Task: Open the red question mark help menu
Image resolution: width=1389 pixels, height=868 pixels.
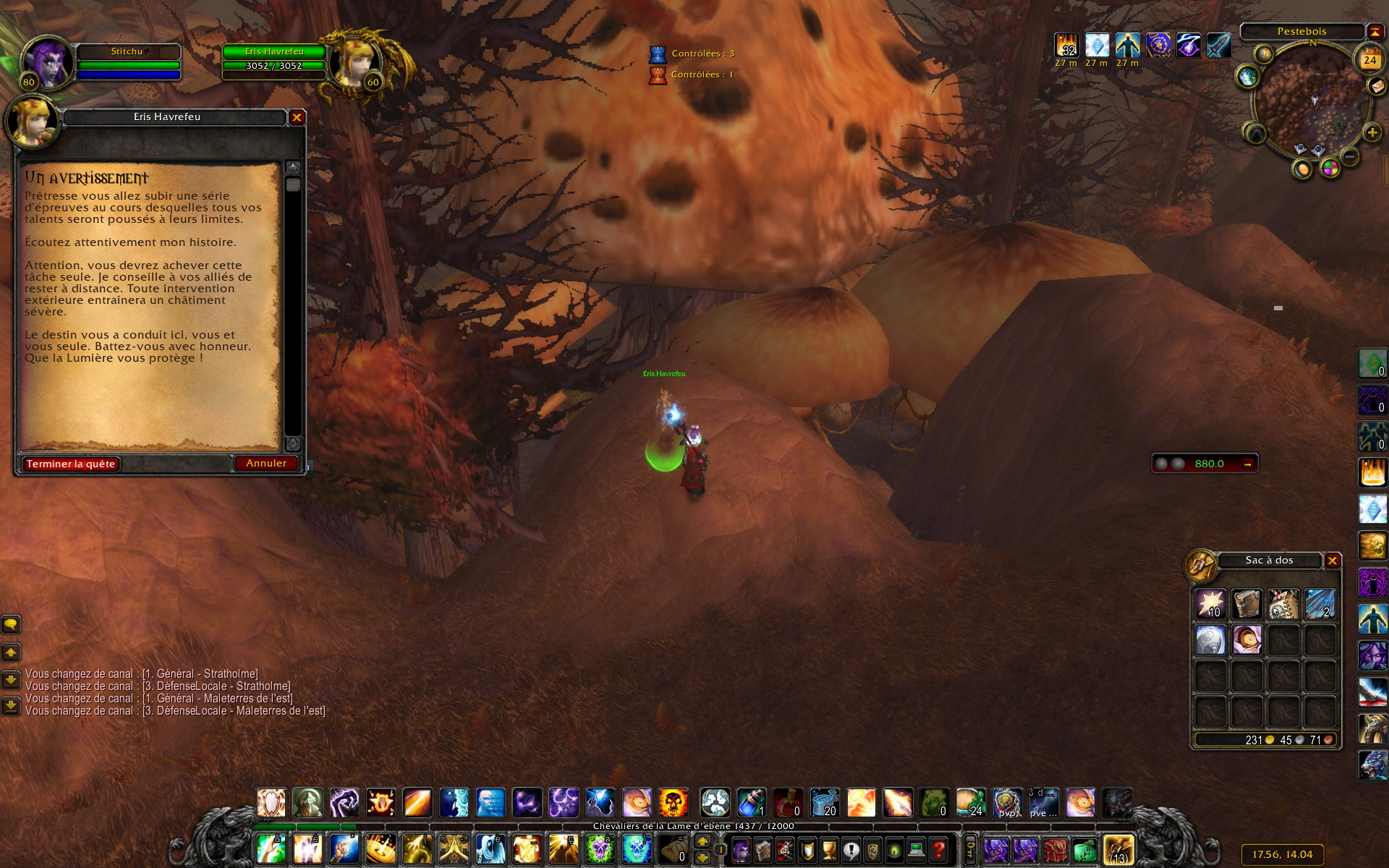Action: (938, 850)
